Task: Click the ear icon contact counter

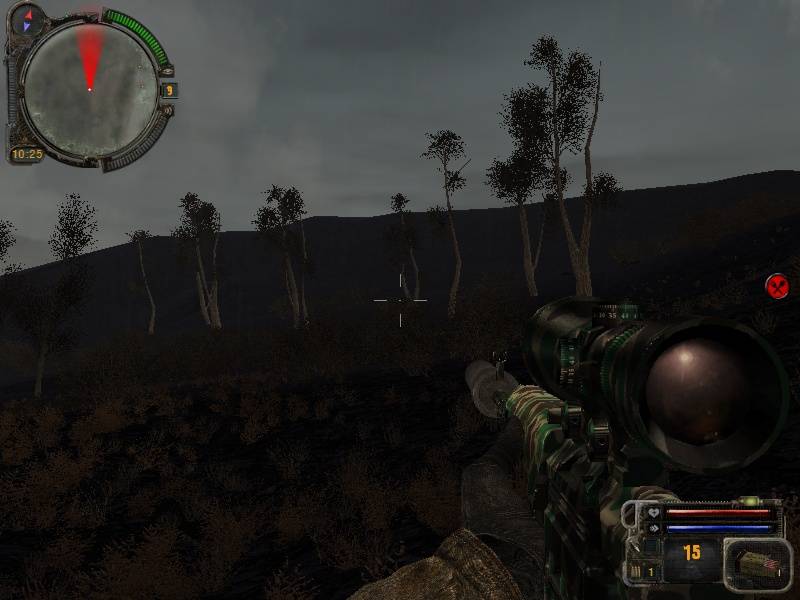Action: point(169,90)
